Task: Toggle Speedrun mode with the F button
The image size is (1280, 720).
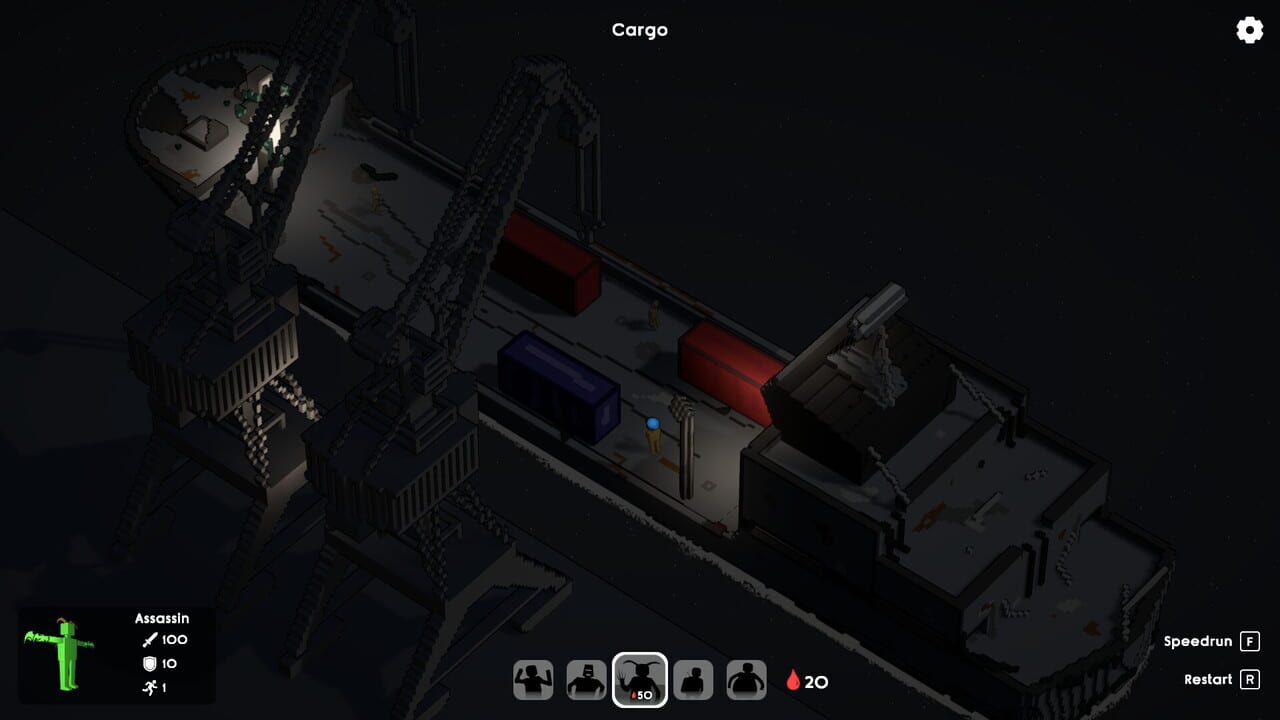Action: [1249, 641]
